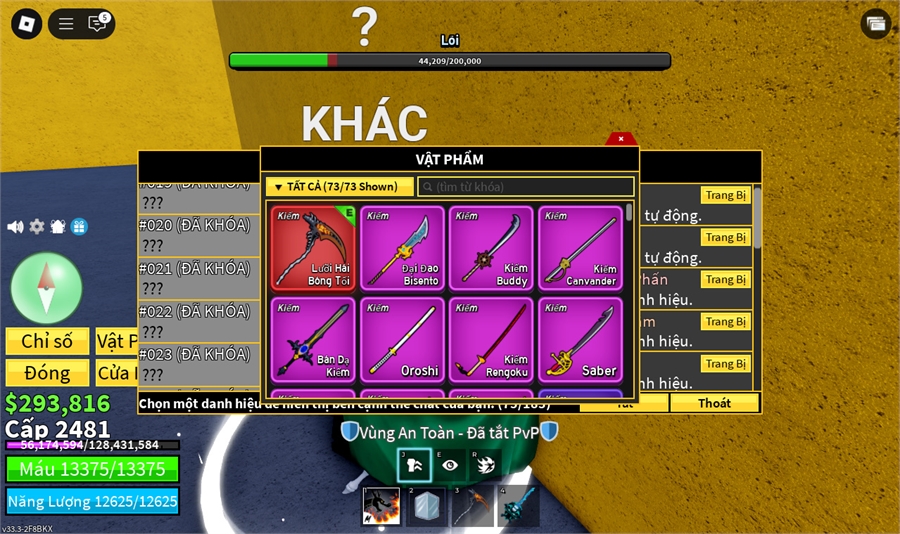This screenshot has height=534, width=900.
Task: Select the Kiếm Buddy item
Action: pyautogui.click(x=491, y=248)
